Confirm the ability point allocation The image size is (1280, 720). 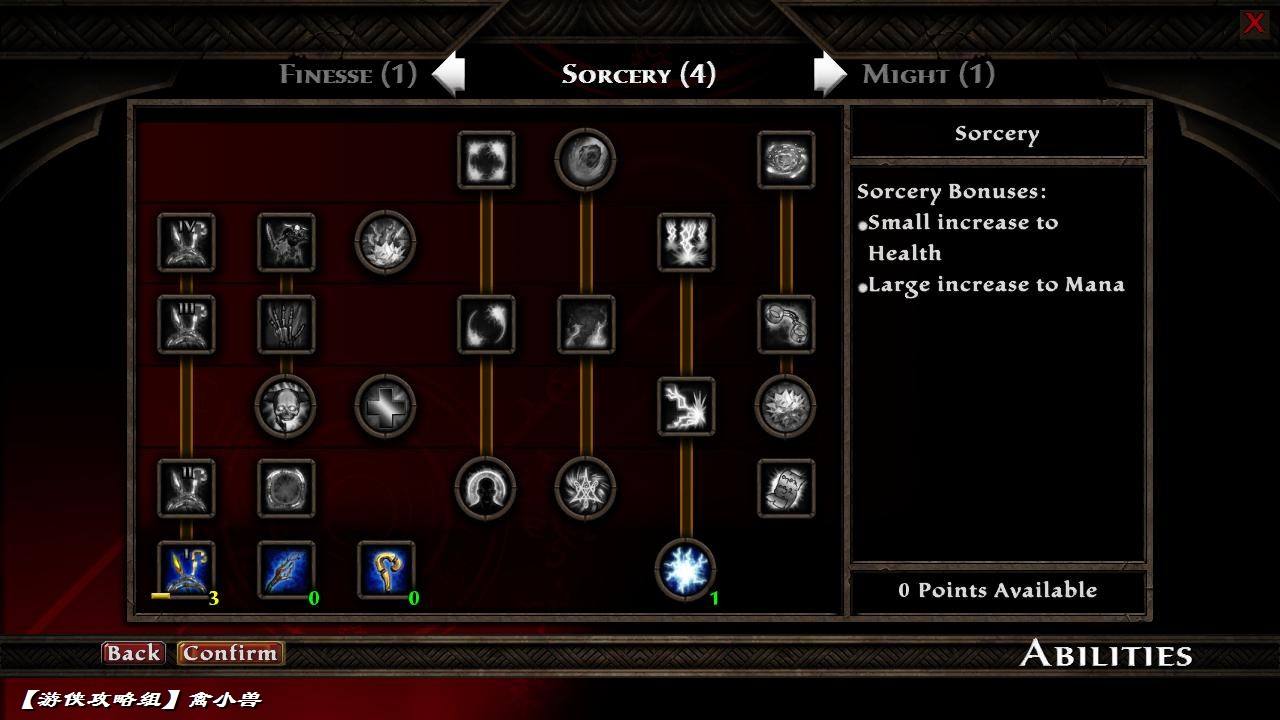229,653
